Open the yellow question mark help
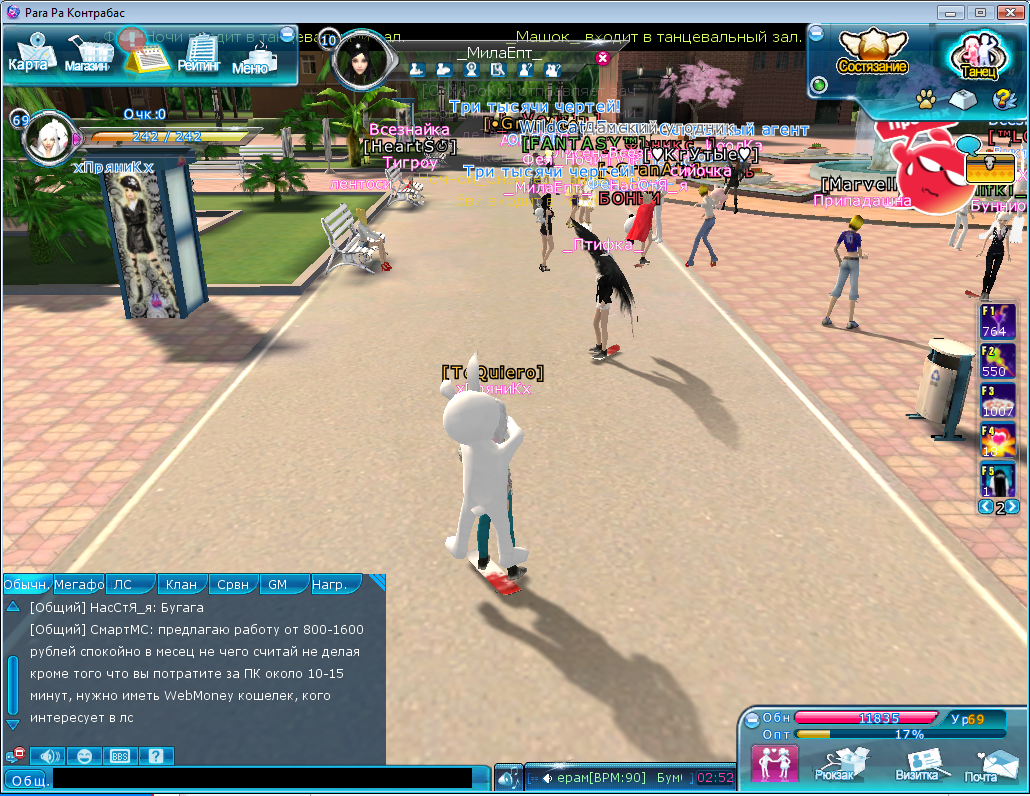Image resolution: width=1030 pixels, height=796 pixels. (x=1001, y=99)
